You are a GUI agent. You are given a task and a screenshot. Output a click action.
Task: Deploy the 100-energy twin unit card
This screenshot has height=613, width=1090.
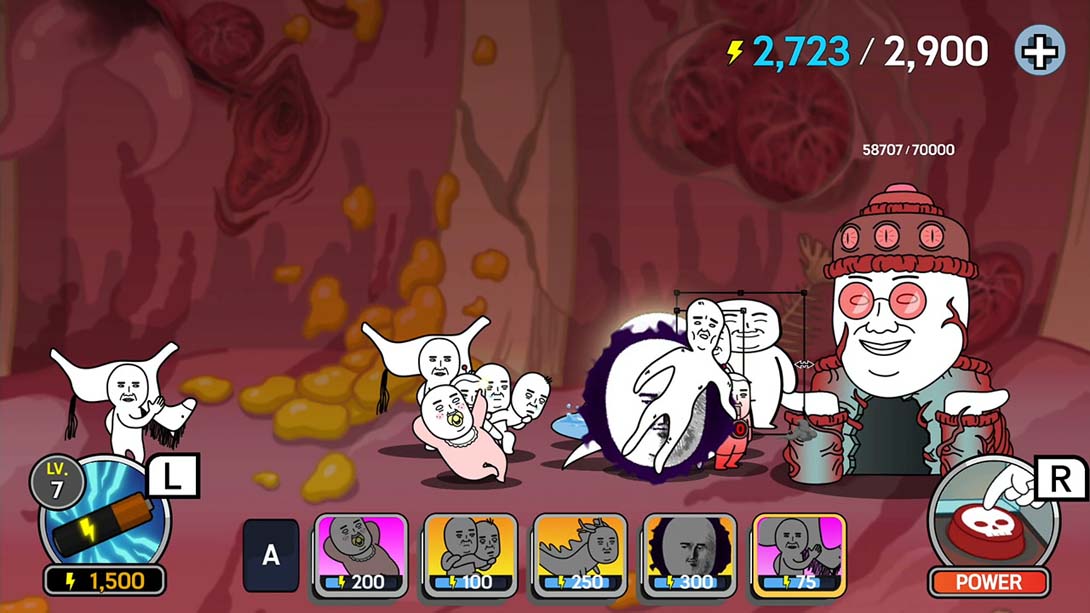(470, 554)
